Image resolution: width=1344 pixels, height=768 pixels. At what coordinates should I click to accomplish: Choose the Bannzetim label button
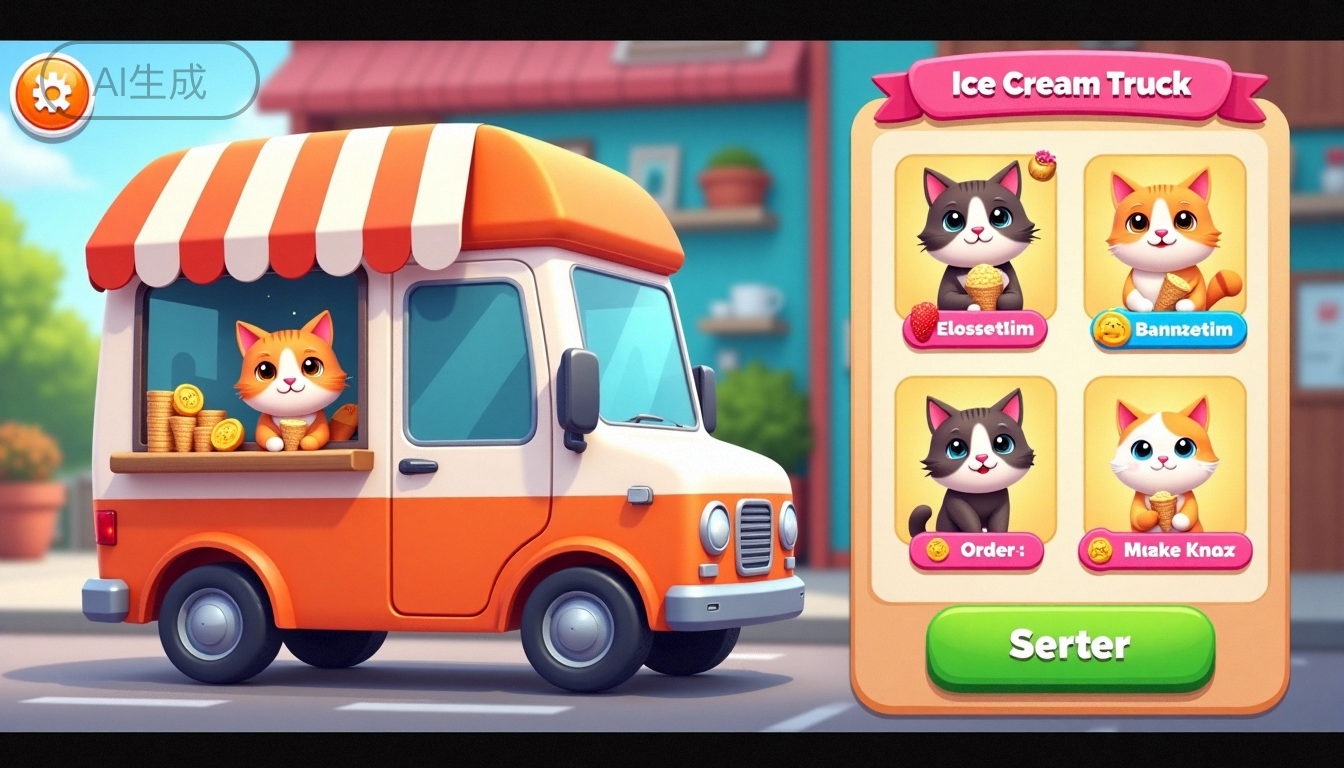[x=1168, y=329]
